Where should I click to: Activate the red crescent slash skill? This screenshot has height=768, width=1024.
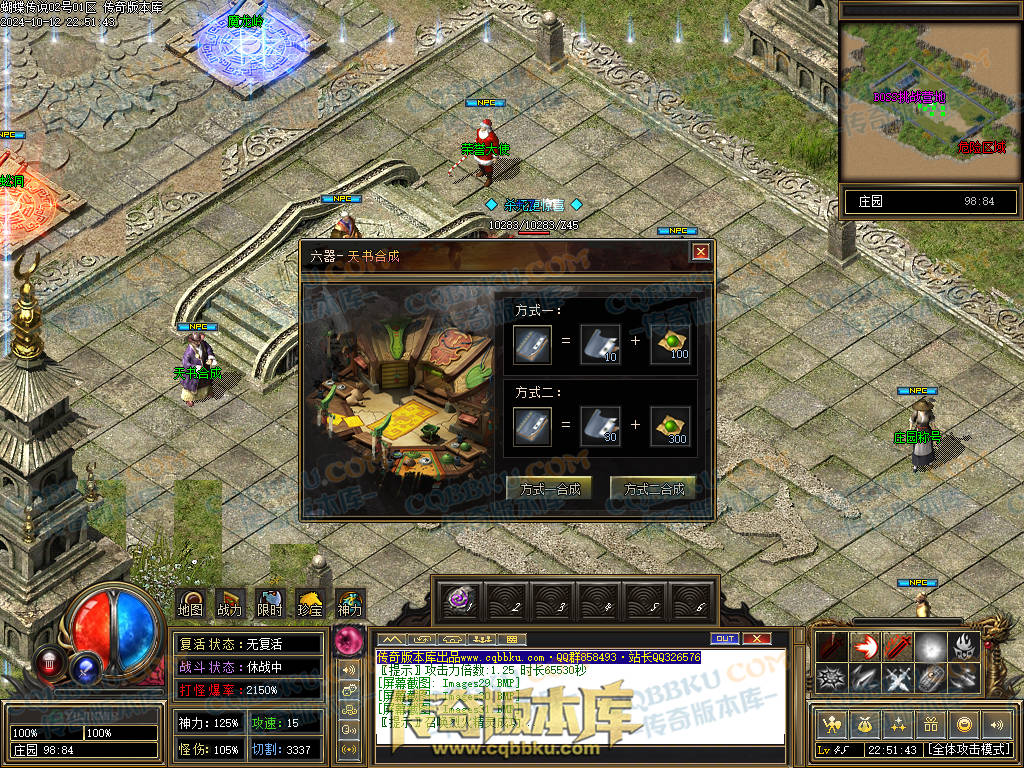864,647
